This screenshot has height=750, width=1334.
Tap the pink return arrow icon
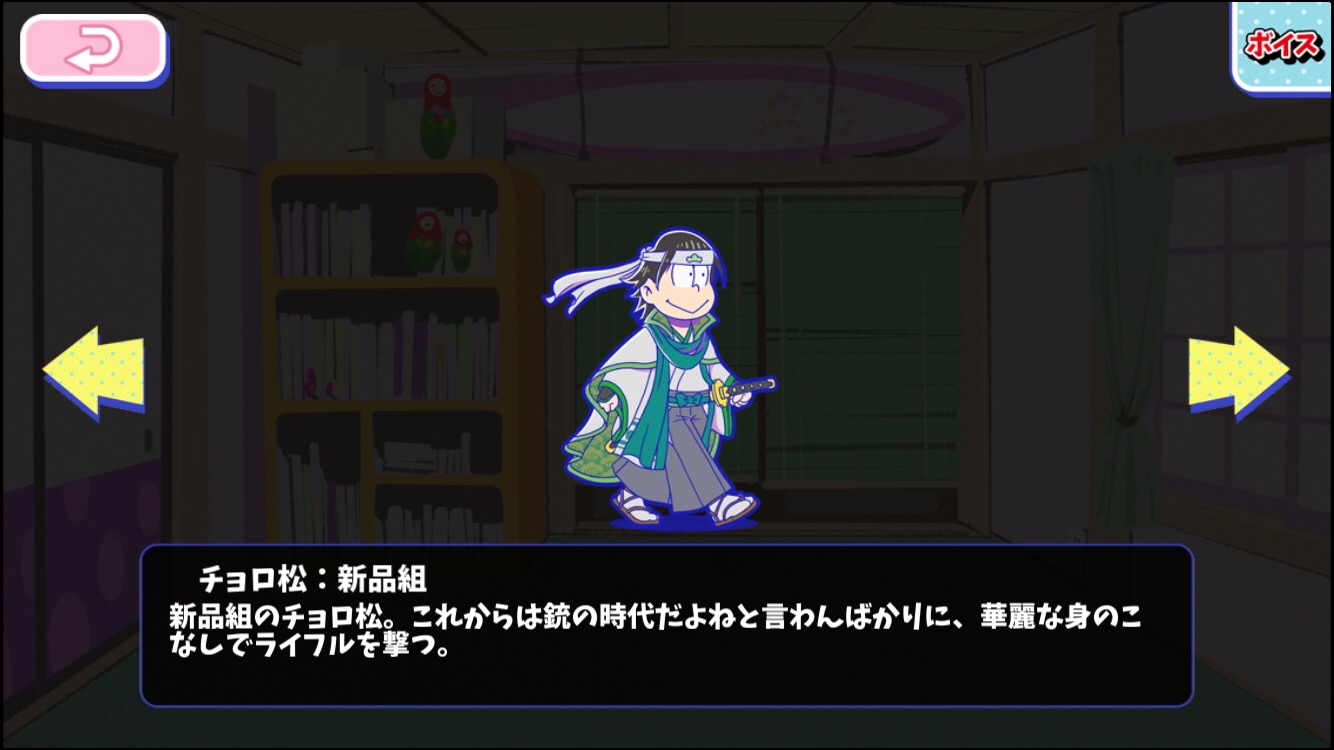pos(90,44)
